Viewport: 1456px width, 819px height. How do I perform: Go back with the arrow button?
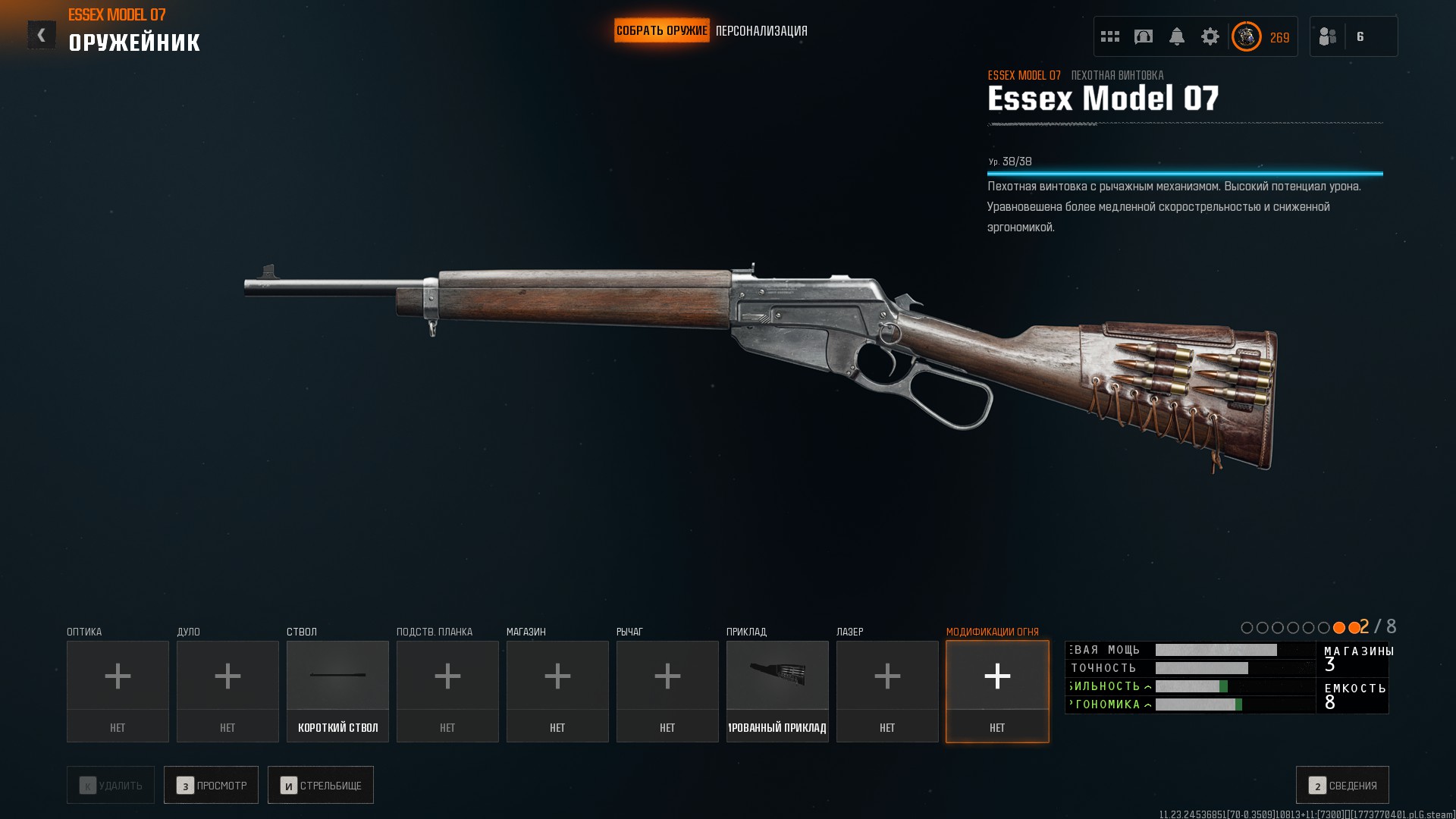click(42, 35)
